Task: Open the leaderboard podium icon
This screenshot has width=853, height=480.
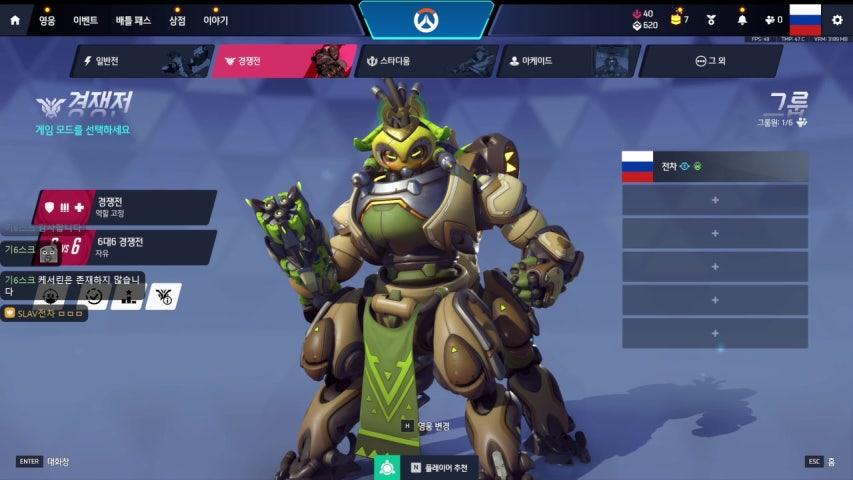Action: tap(127, 296)
